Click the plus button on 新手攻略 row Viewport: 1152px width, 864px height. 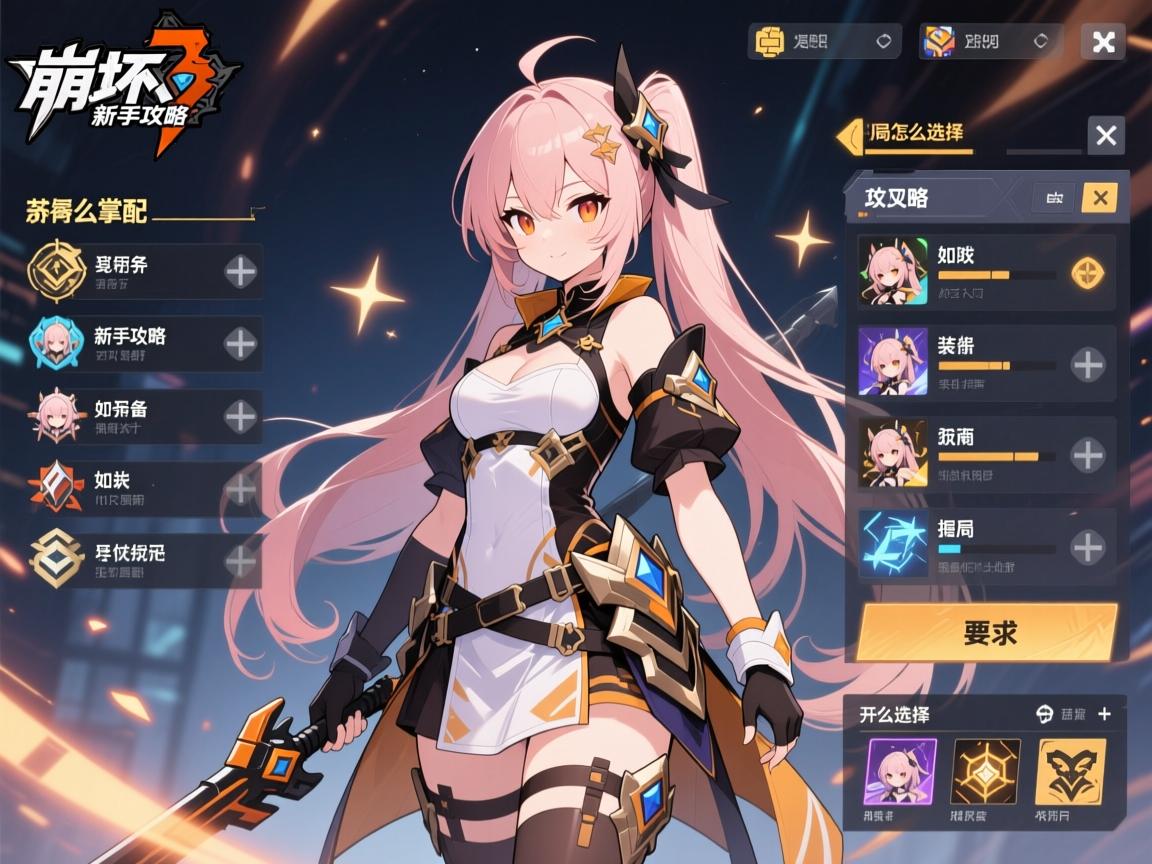[x=240, y=344]
